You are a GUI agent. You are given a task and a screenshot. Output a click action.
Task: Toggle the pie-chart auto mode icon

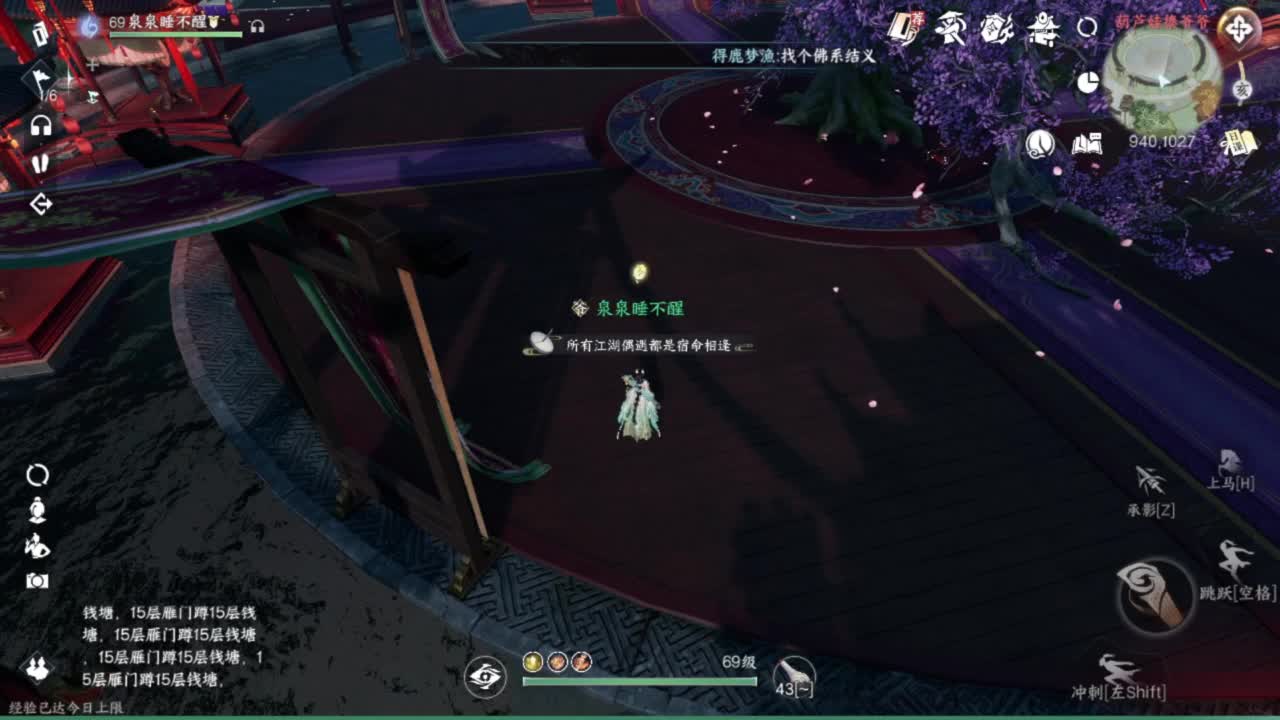click(1089, 82)
